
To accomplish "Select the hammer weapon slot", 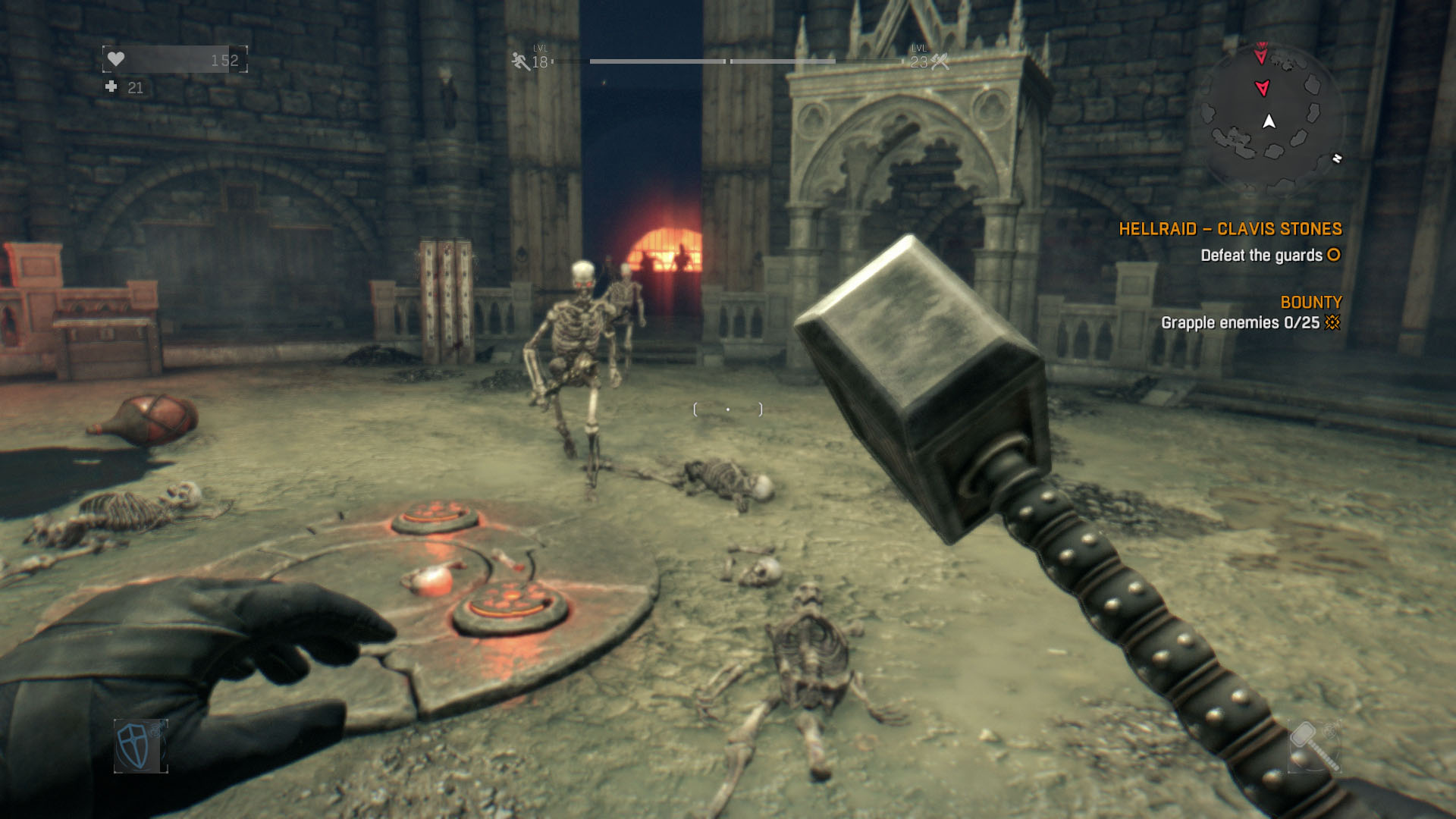I will (x=1314, y=745).
